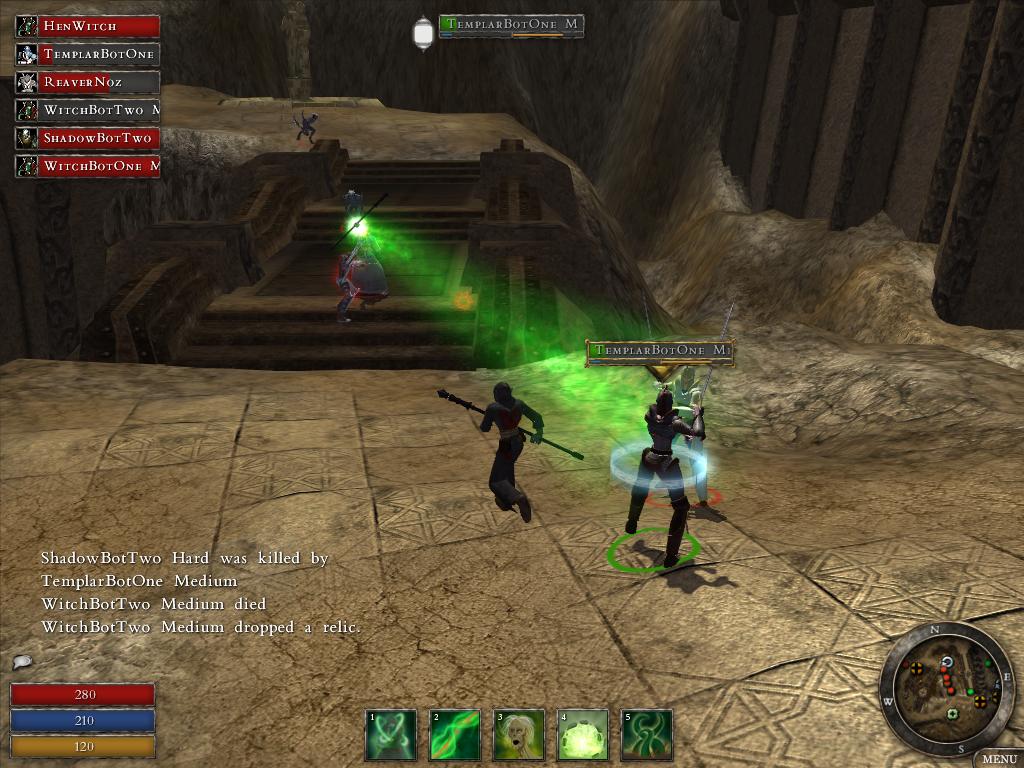Open chat with the speech bubble icon

point(21,662)
